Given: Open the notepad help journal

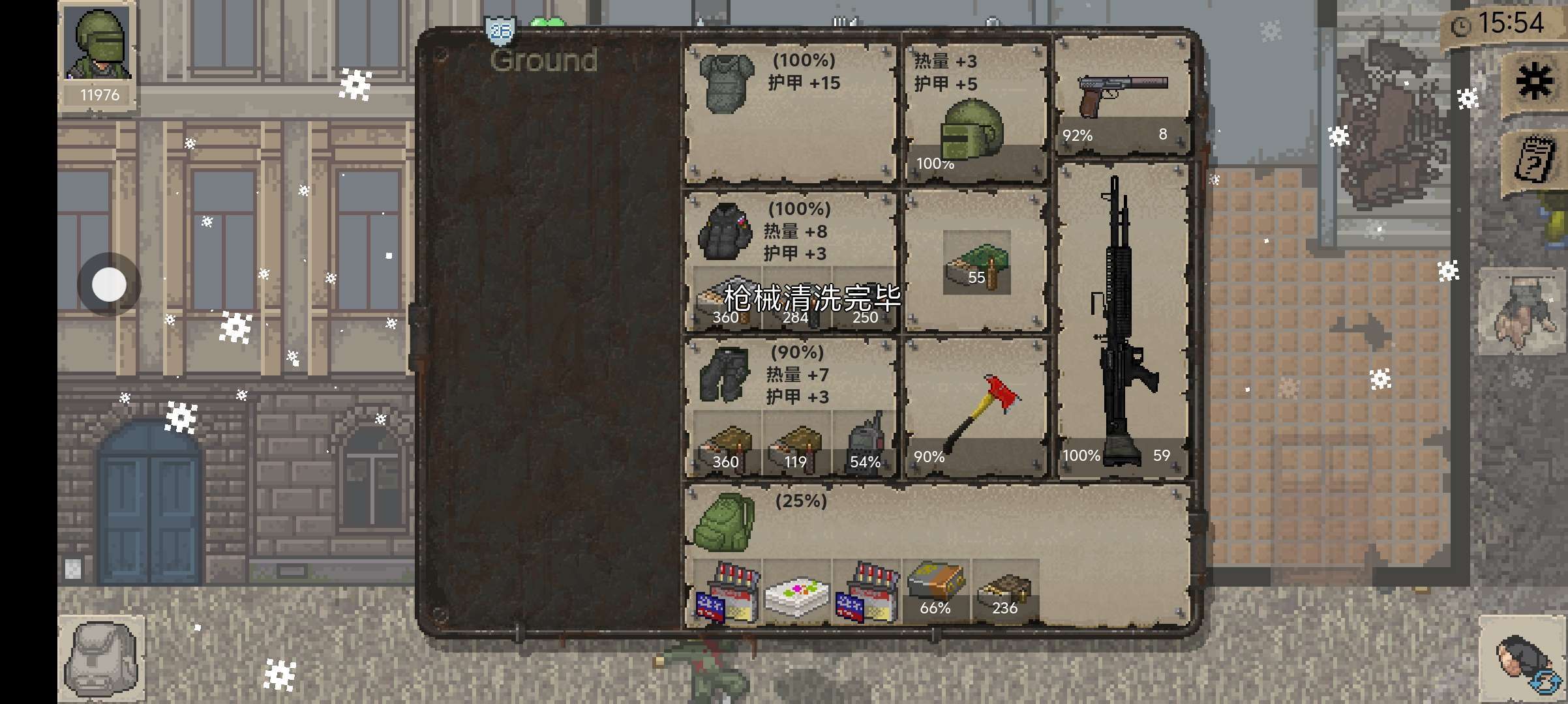Looking at the screenshot, I should (x=1534, y=159).
